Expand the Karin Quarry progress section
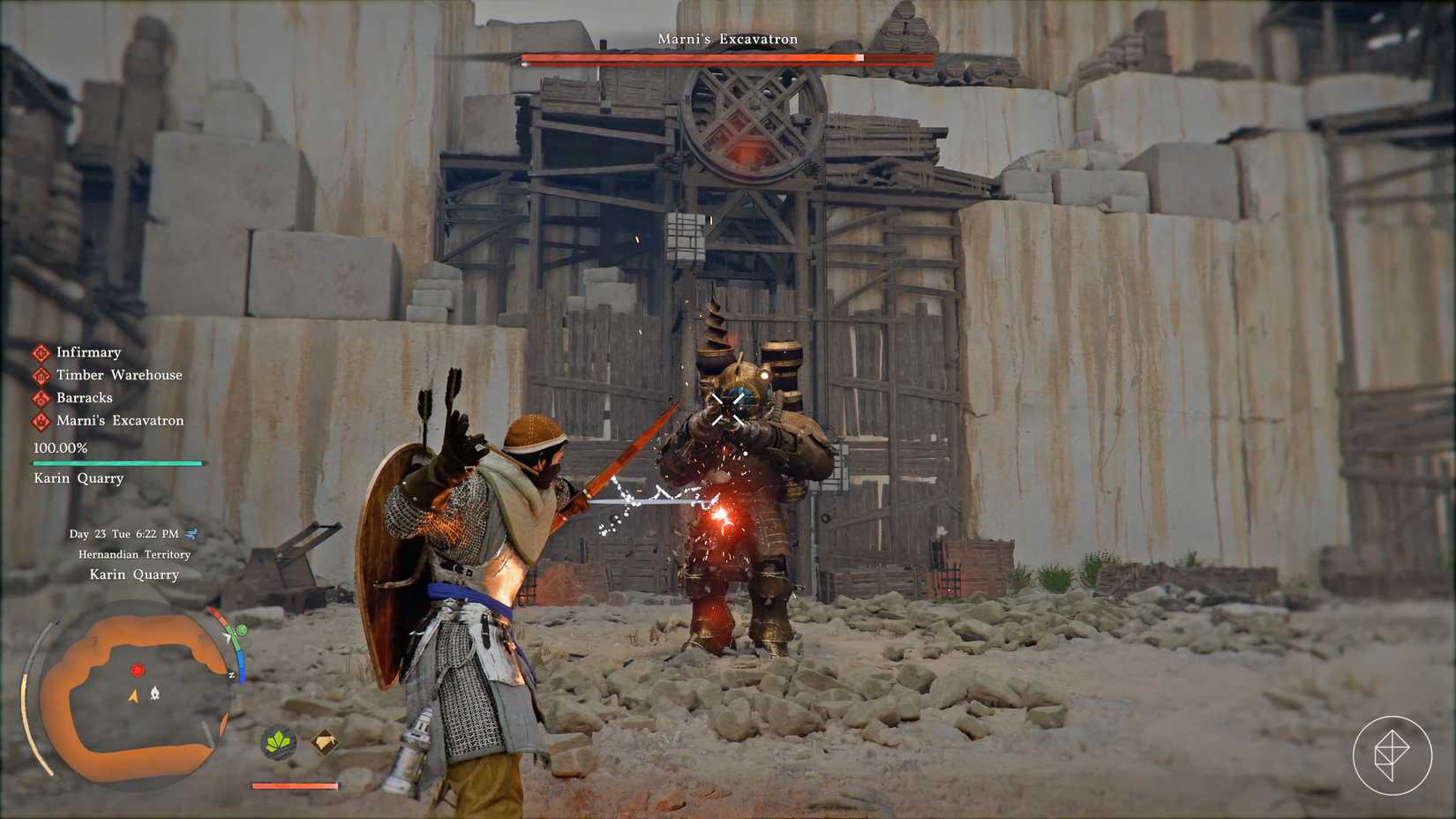Image resolution: width=1456 pixels, height=819 pixels. coord(116,462)
